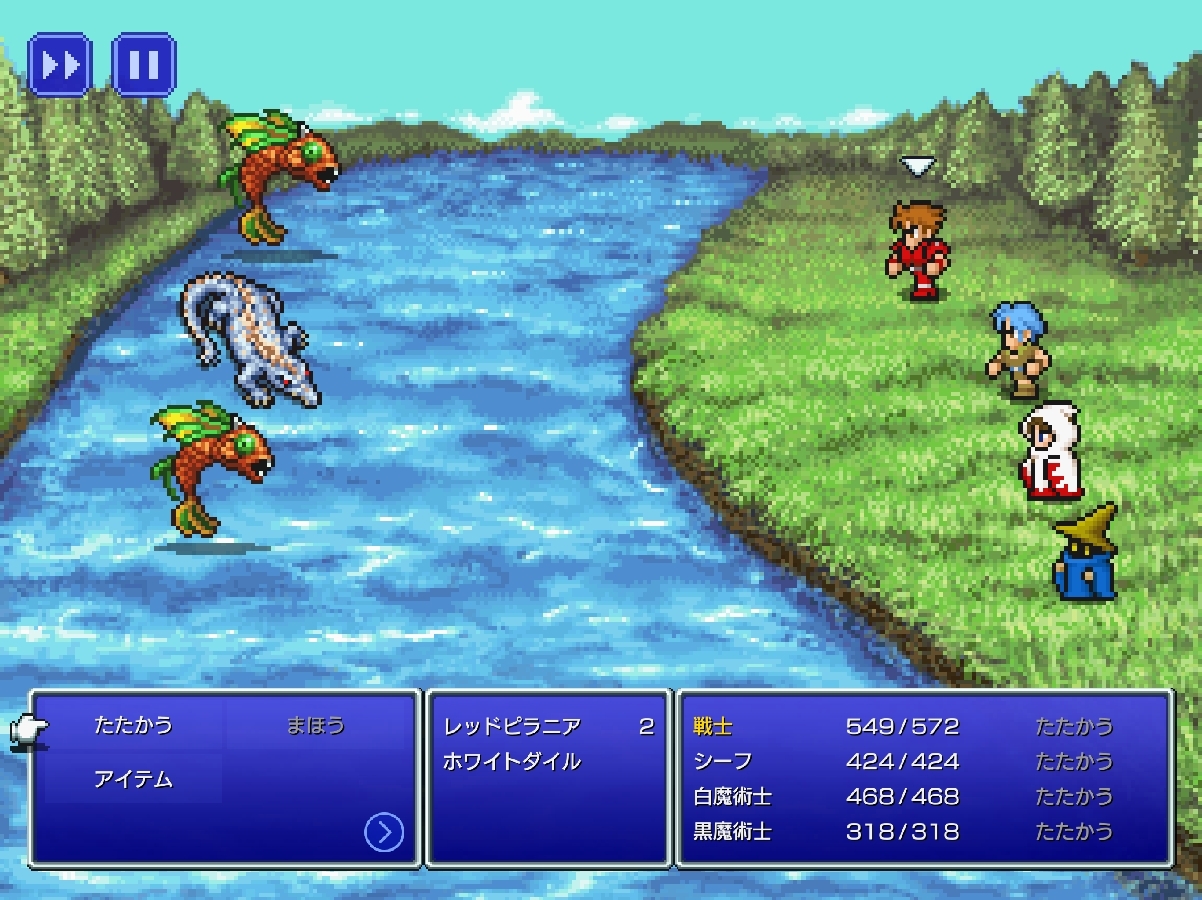Choose the たたかう attack command
Viewport: 1202px width, 900px height.
click(133, 725)
